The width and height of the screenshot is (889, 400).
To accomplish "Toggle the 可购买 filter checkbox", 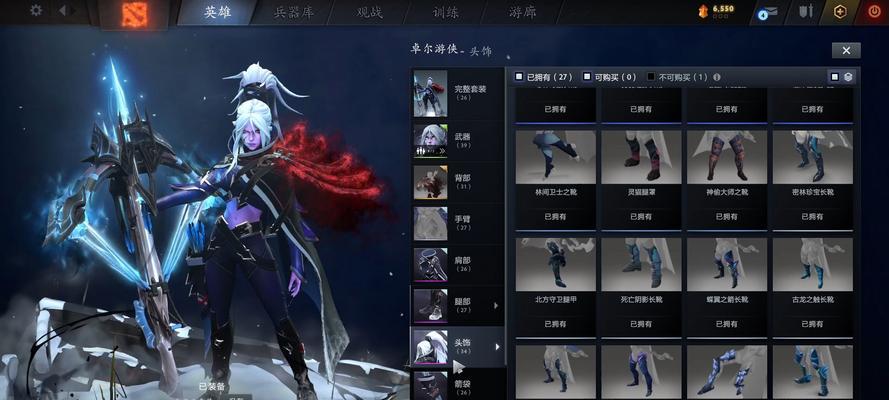I will pos(588,76).
